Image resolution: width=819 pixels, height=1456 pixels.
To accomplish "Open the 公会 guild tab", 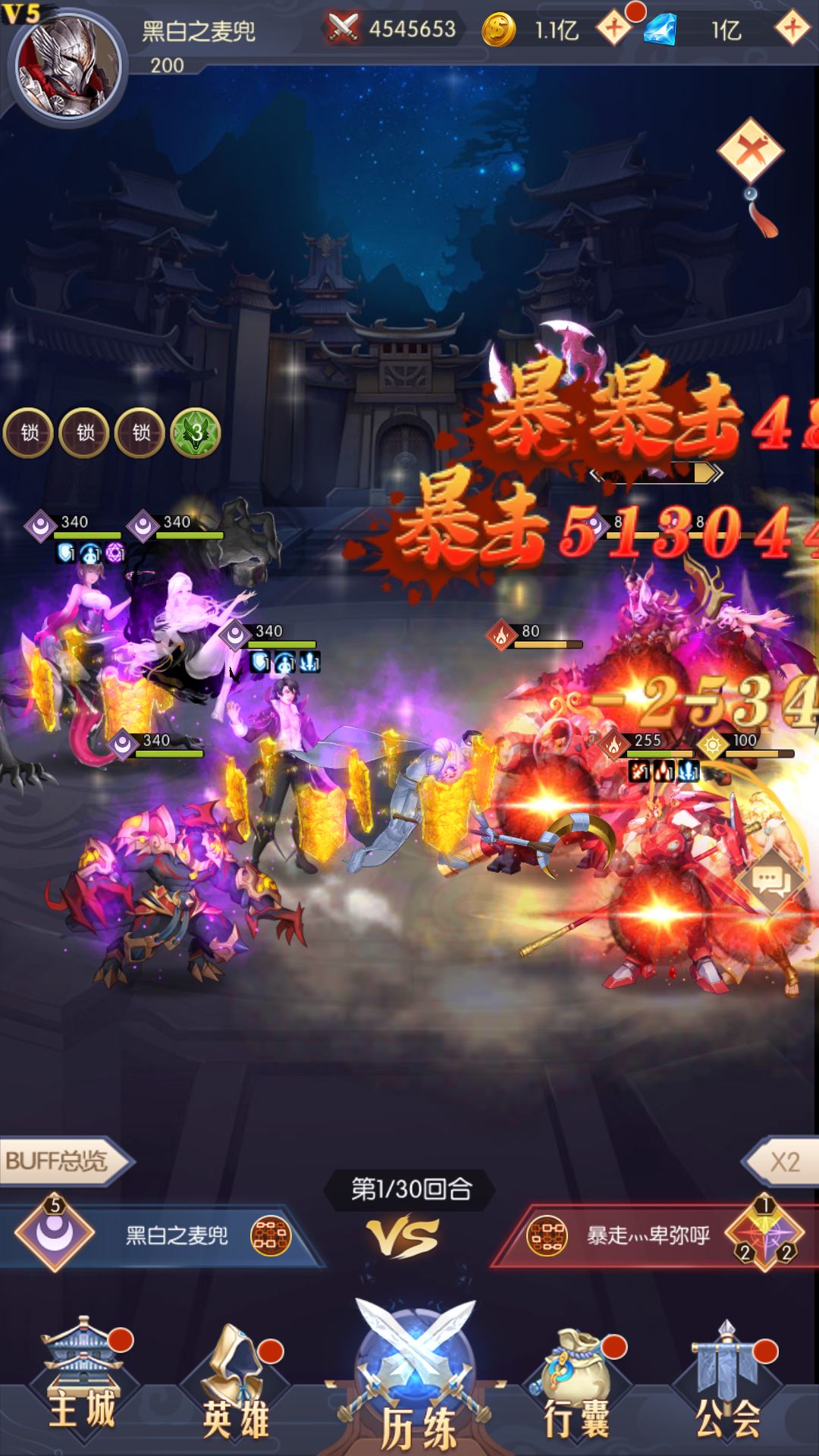I will 728,1384.
